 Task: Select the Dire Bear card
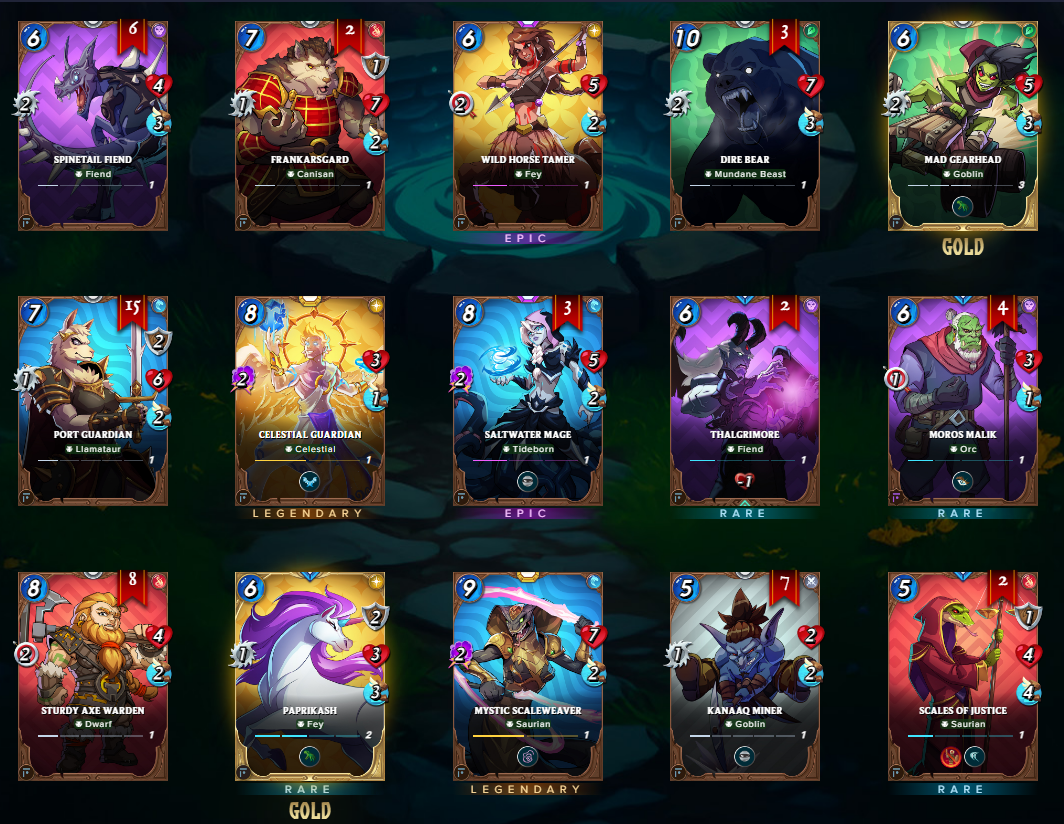745,125
